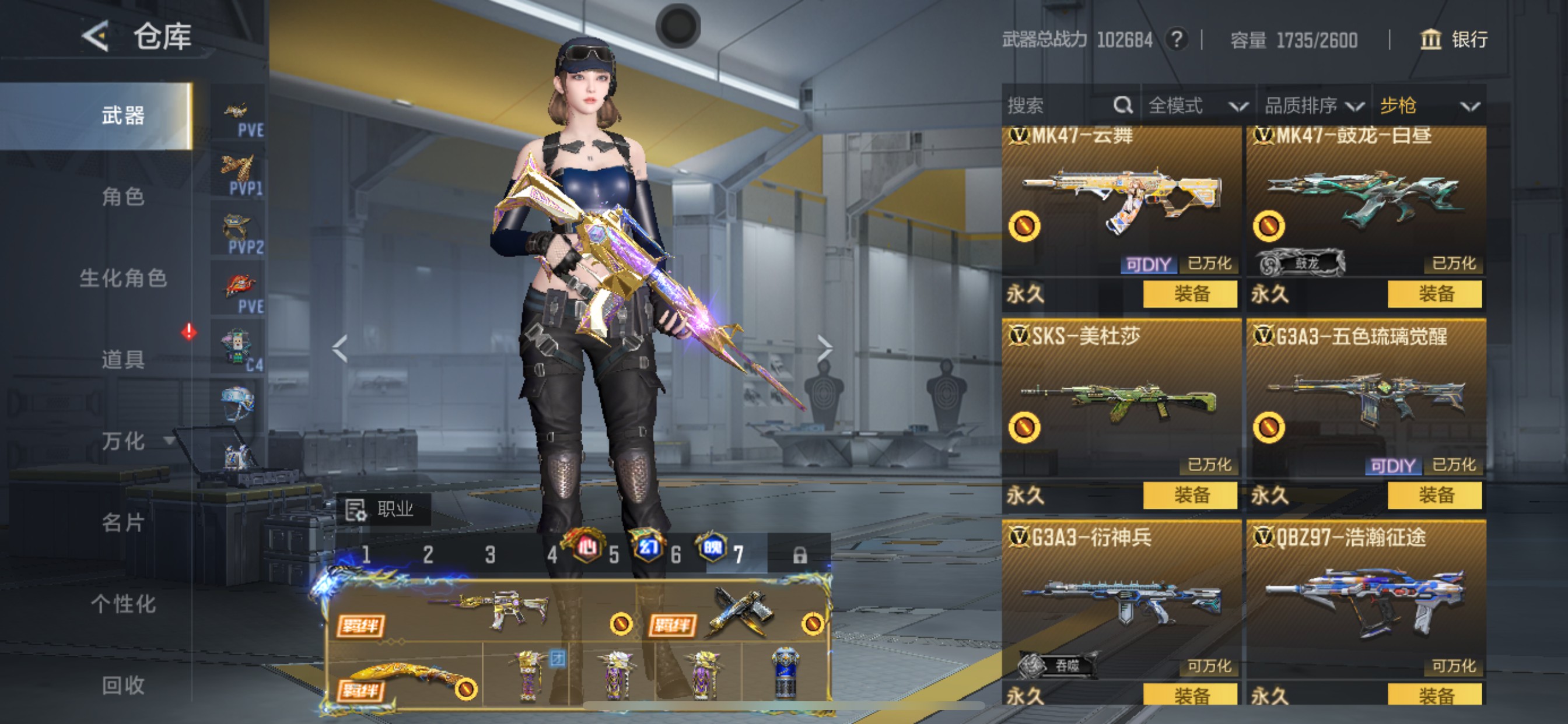Equip the MK47-云舞 rifle
Image resolution: width=1568 pixels, height=724 pixels.
1189,294
